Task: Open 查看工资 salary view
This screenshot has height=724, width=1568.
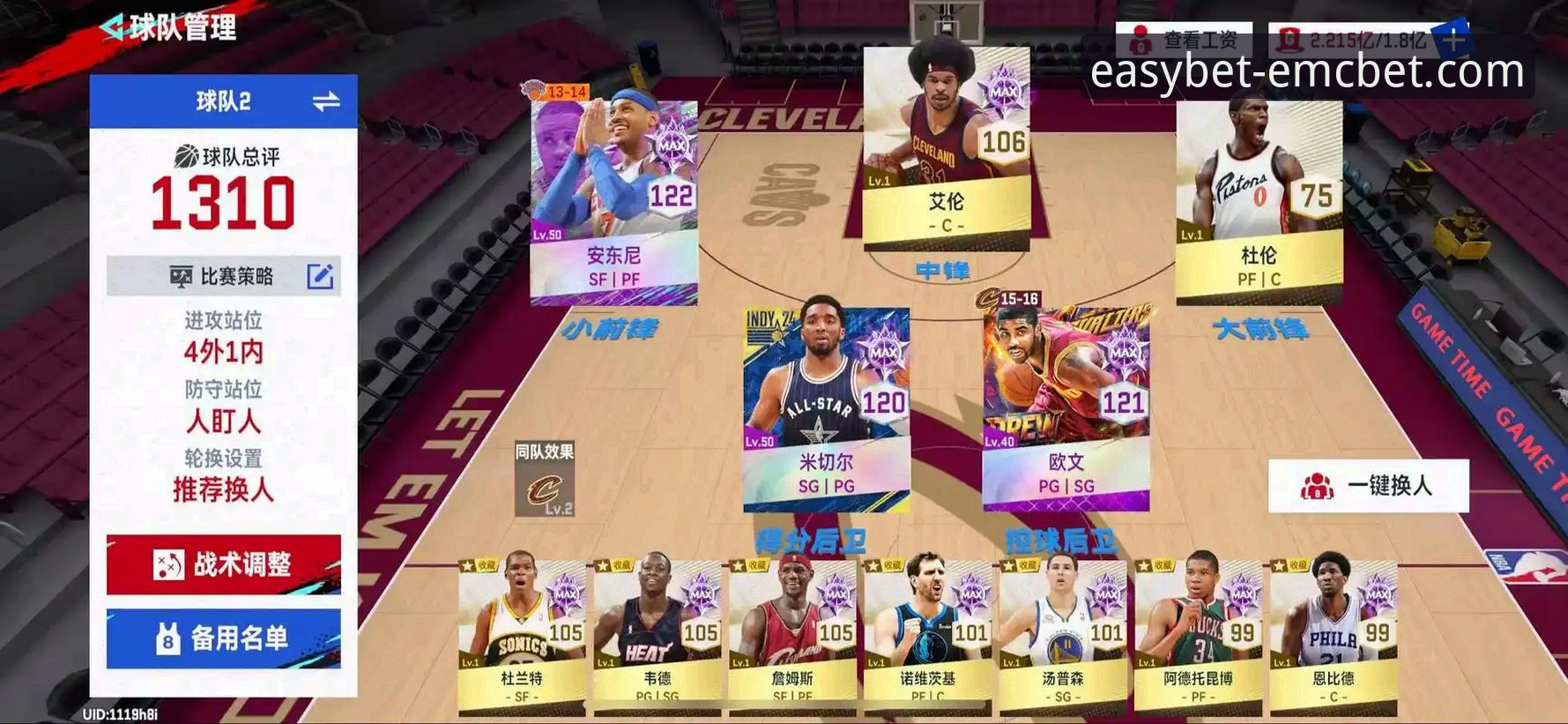Action: click(1184, 41)
